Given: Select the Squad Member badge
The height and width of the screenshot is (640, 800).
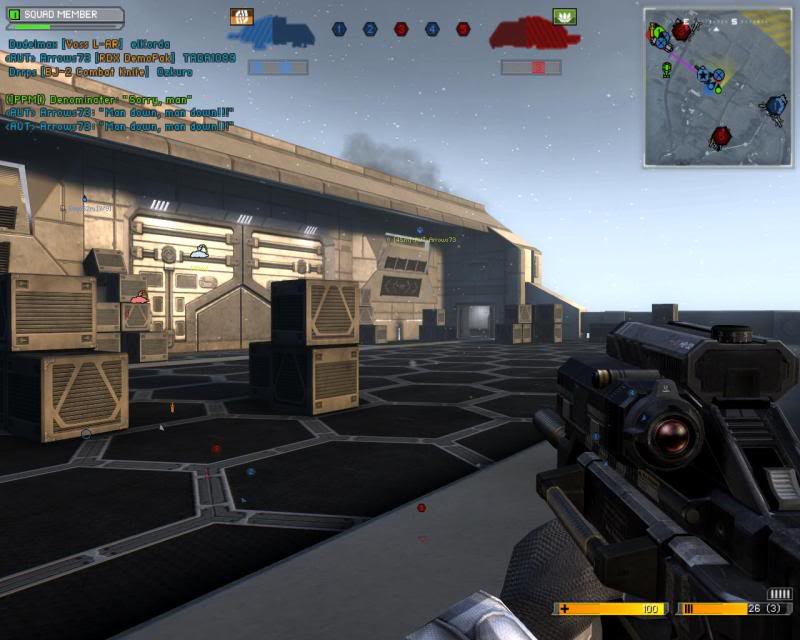Looking at the screenshot, I should (x=64, y=16).
